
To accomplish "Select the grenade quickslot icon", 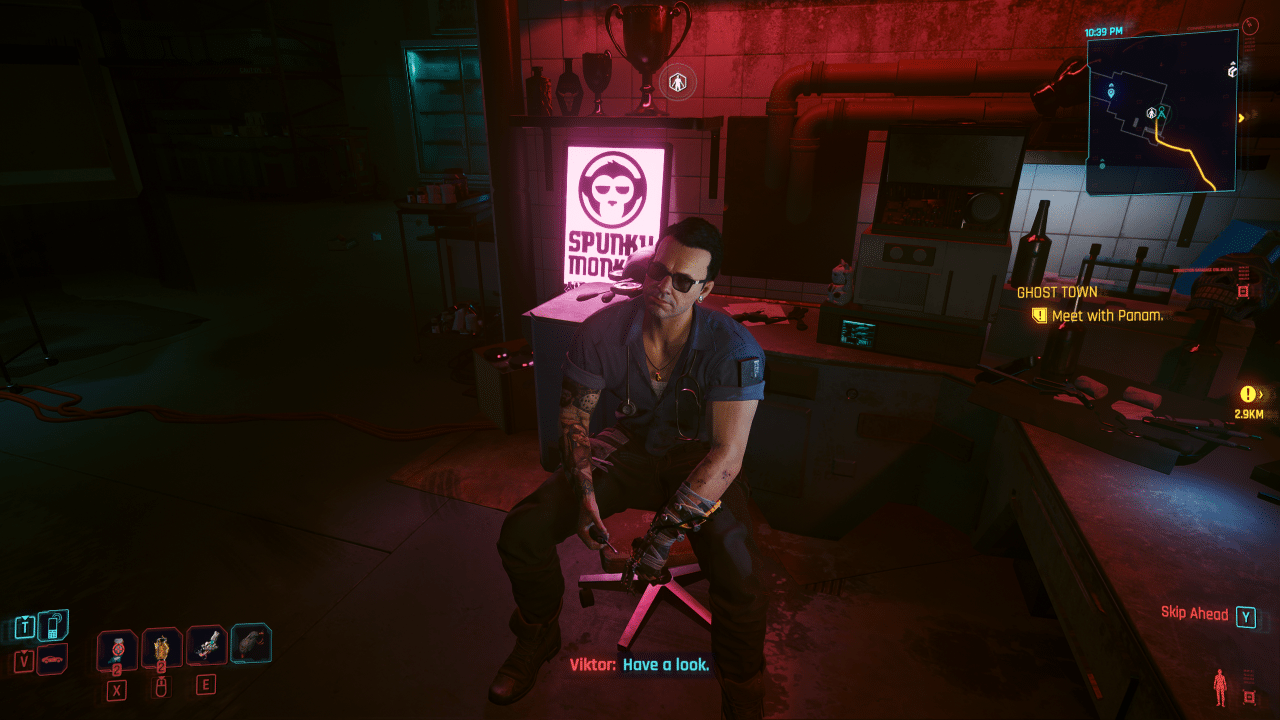I will 160,645.
